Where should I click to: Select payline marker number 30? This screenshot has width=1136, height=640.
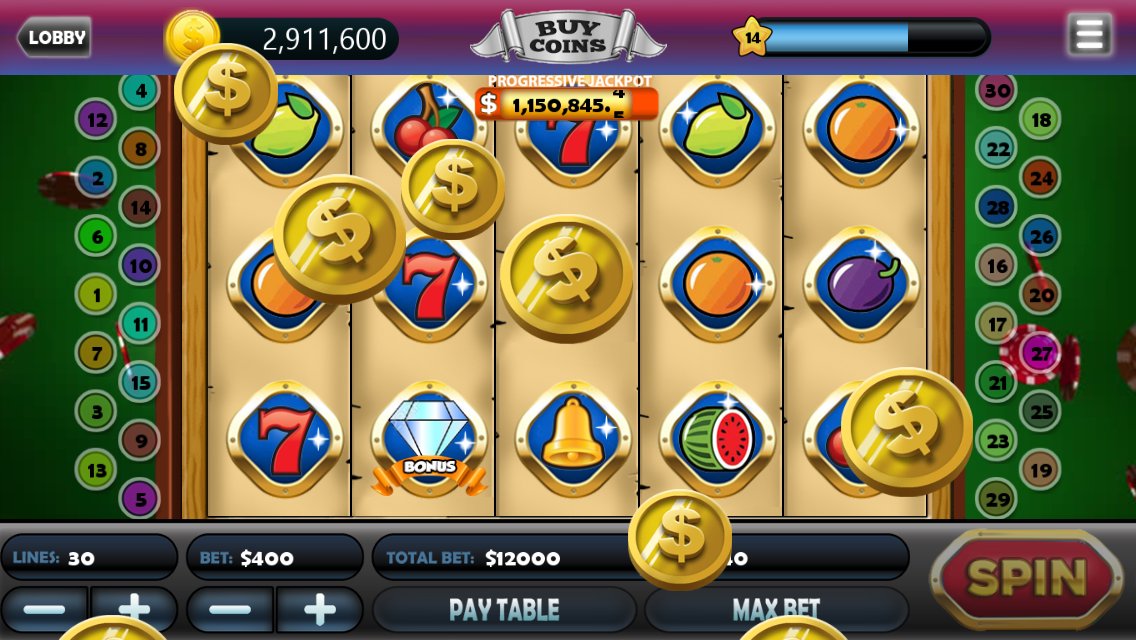tap(997, 91)
